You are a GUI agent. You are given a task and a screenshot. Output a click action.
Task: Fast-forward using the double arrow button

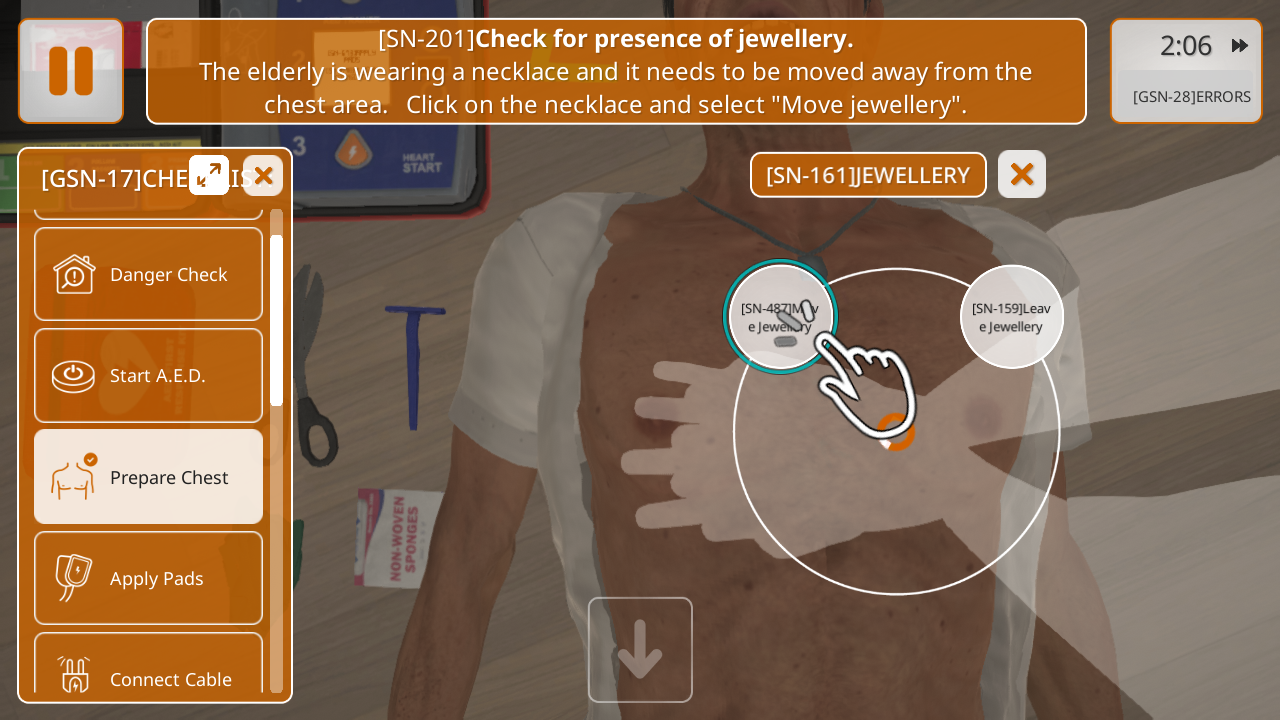click(x=1240, y=45)
